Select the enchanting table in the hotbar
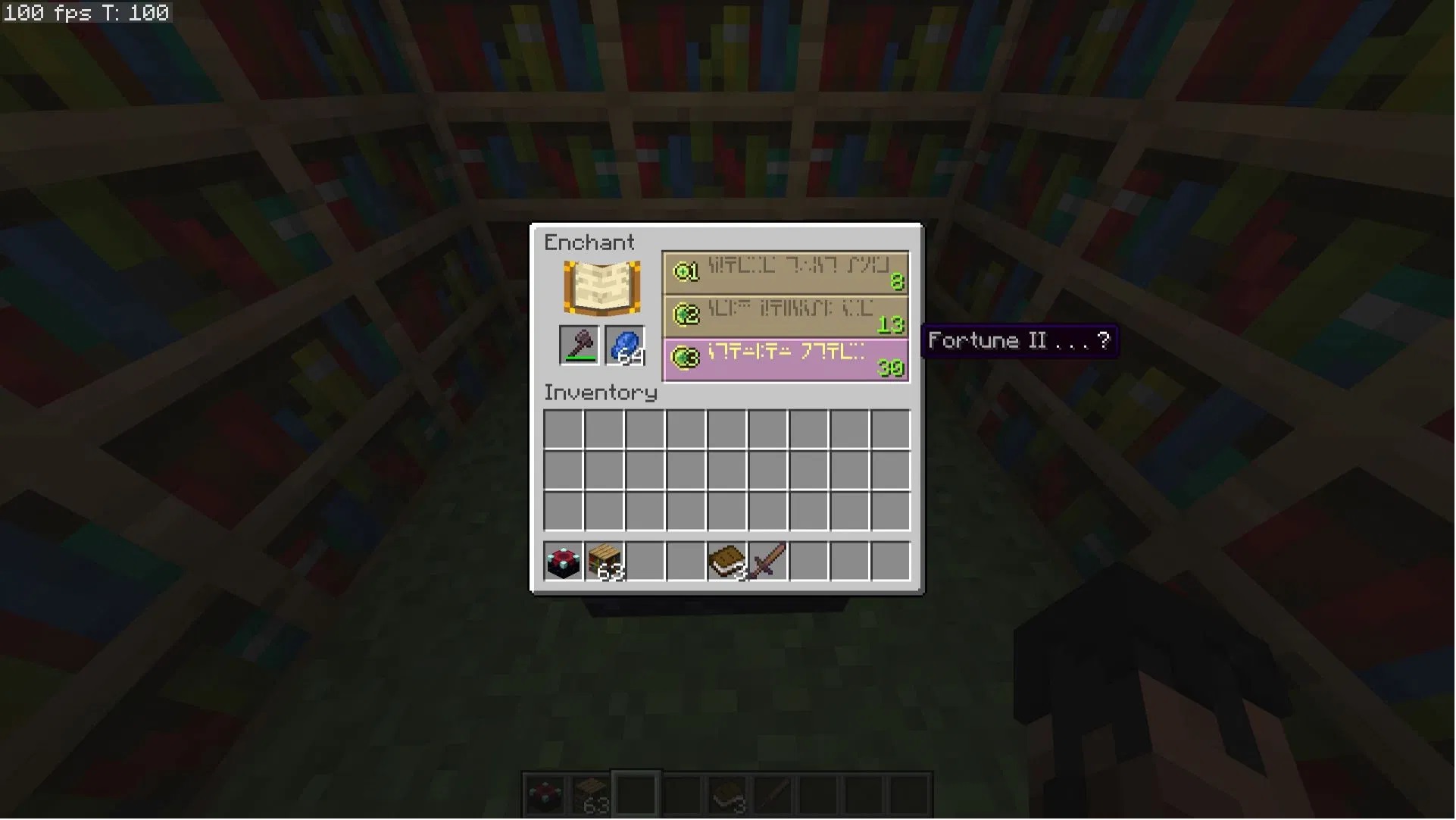 (x=564, y=562)
